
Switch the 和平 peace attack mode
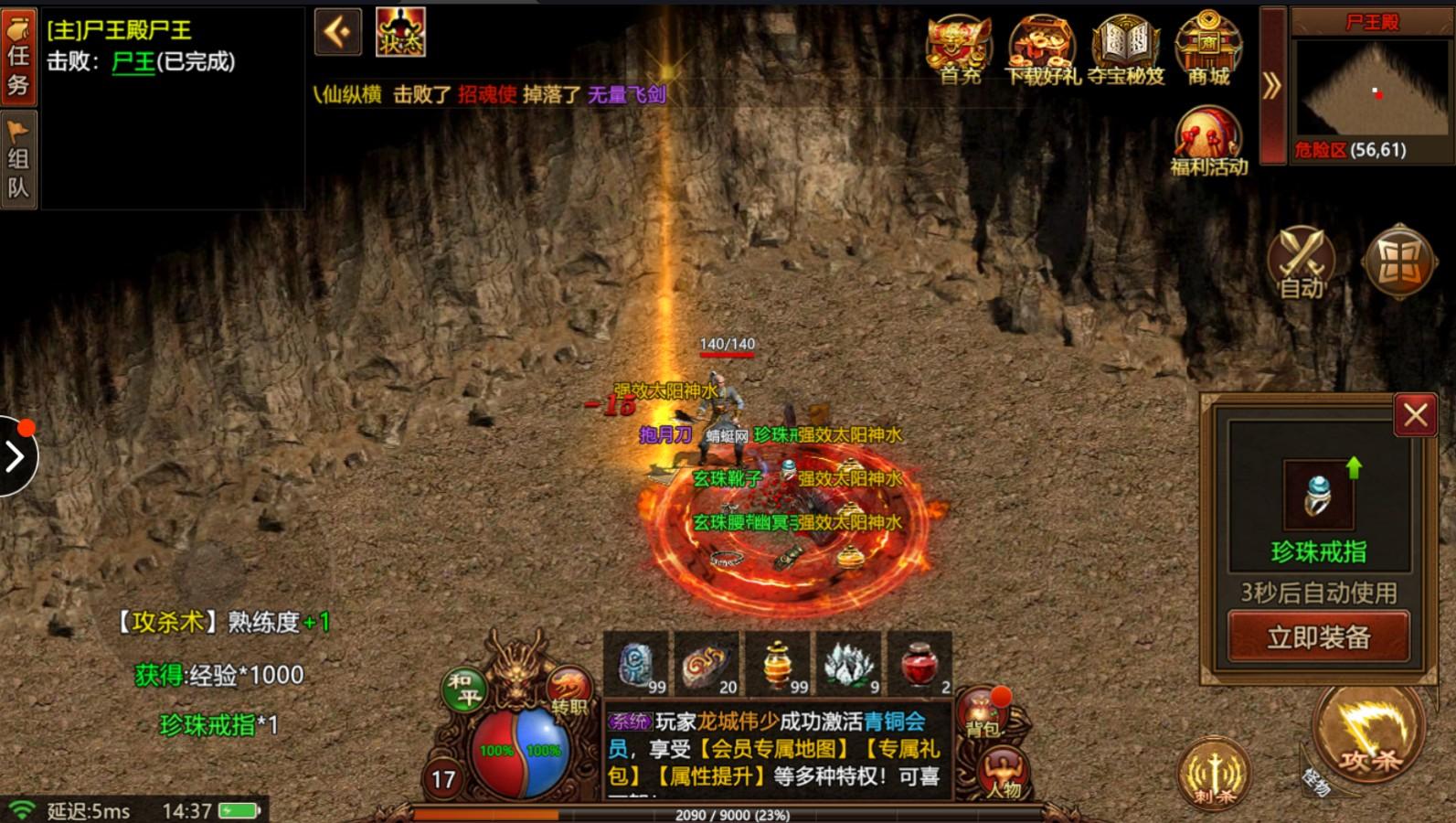pos(463,689)
